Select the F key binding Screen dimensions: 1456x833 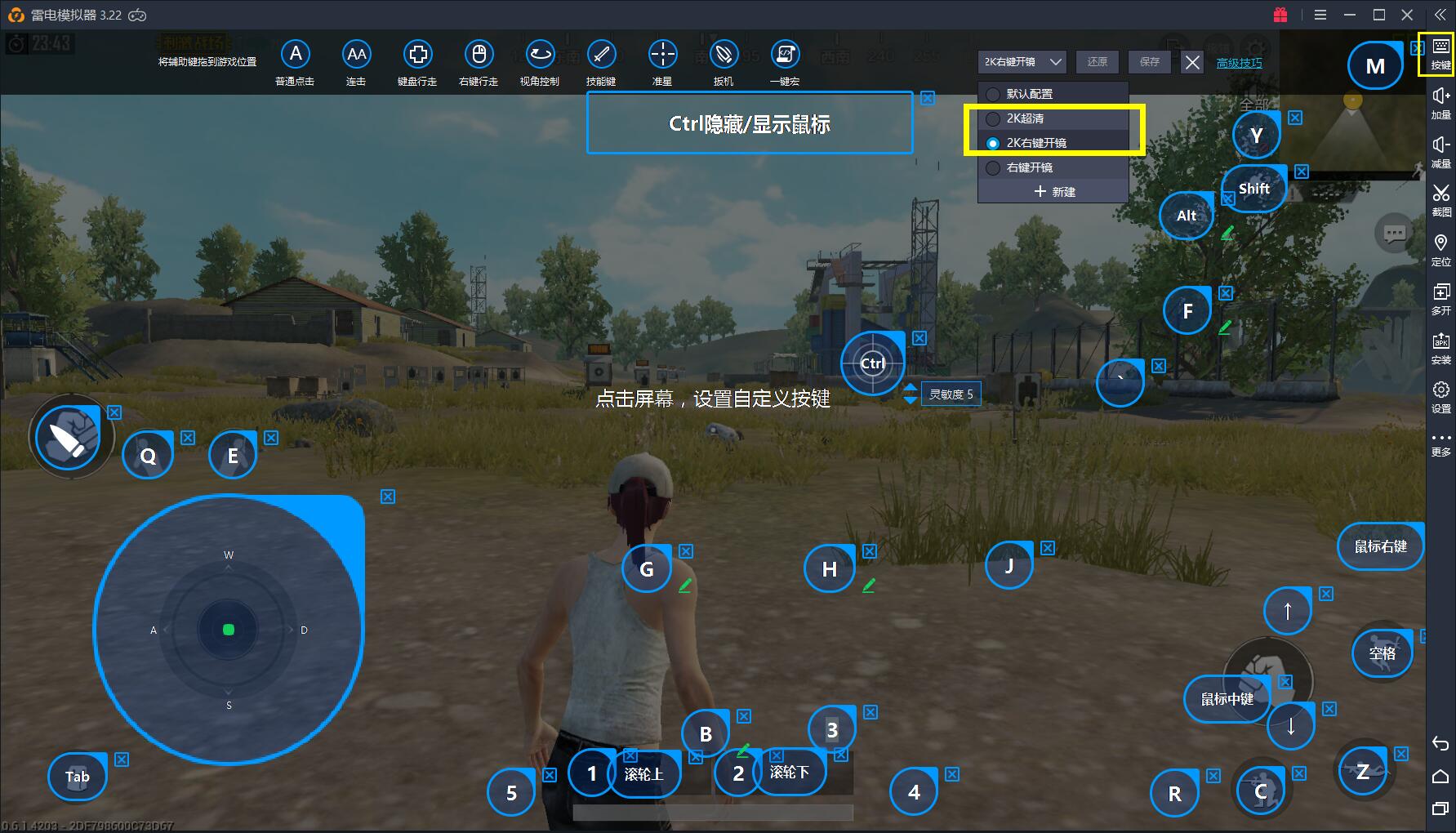(1187, 311)
